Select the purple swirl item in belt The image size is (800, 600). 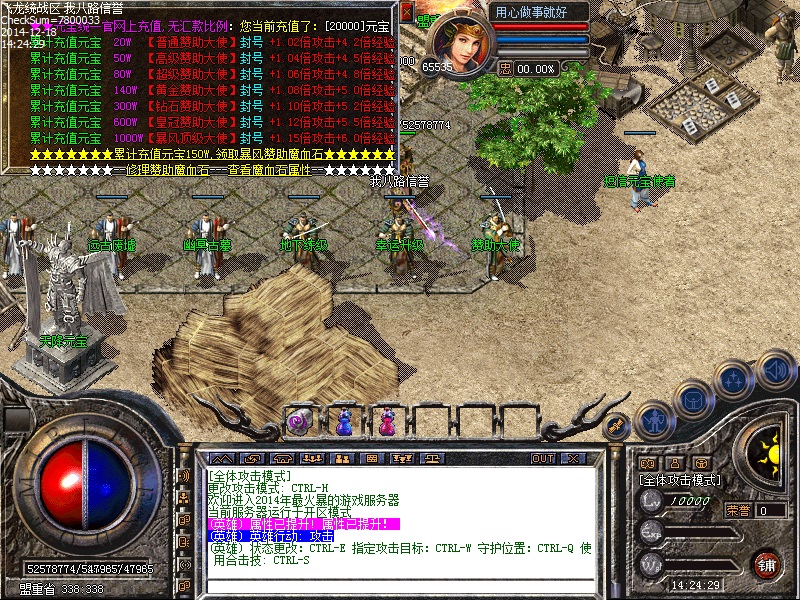(298, 422)
